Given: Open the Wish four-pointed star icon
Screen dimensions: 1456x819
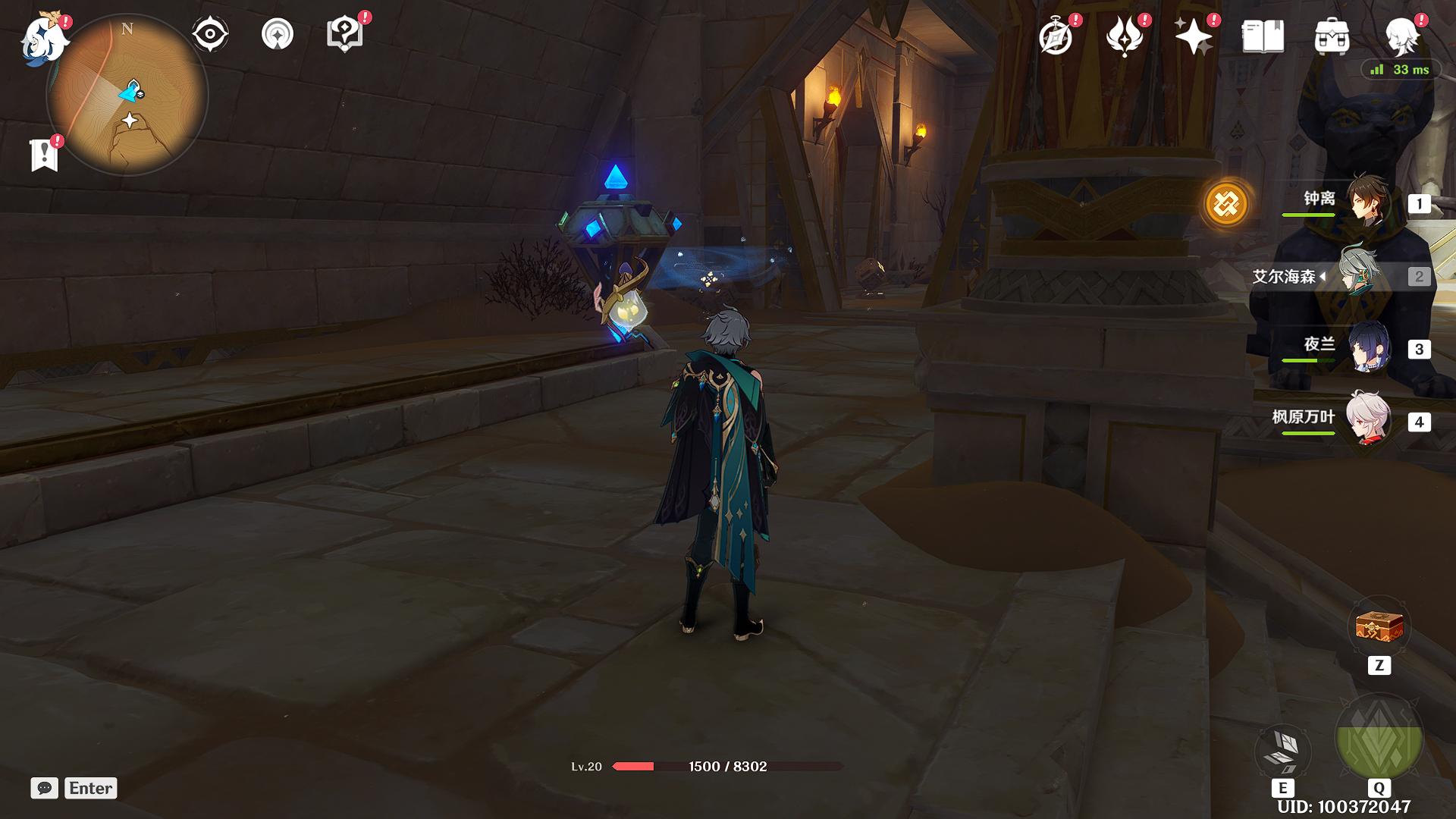Looking at the screenshot, I should pyautogui.click(x=1193, y=36).
